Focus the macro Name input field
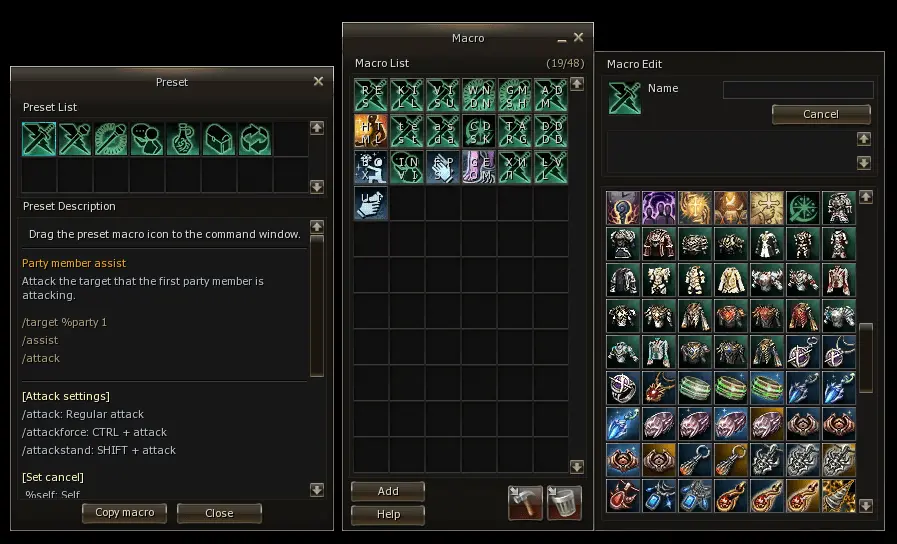This screenshot has width=897, height=544. [x=798, y=90]
